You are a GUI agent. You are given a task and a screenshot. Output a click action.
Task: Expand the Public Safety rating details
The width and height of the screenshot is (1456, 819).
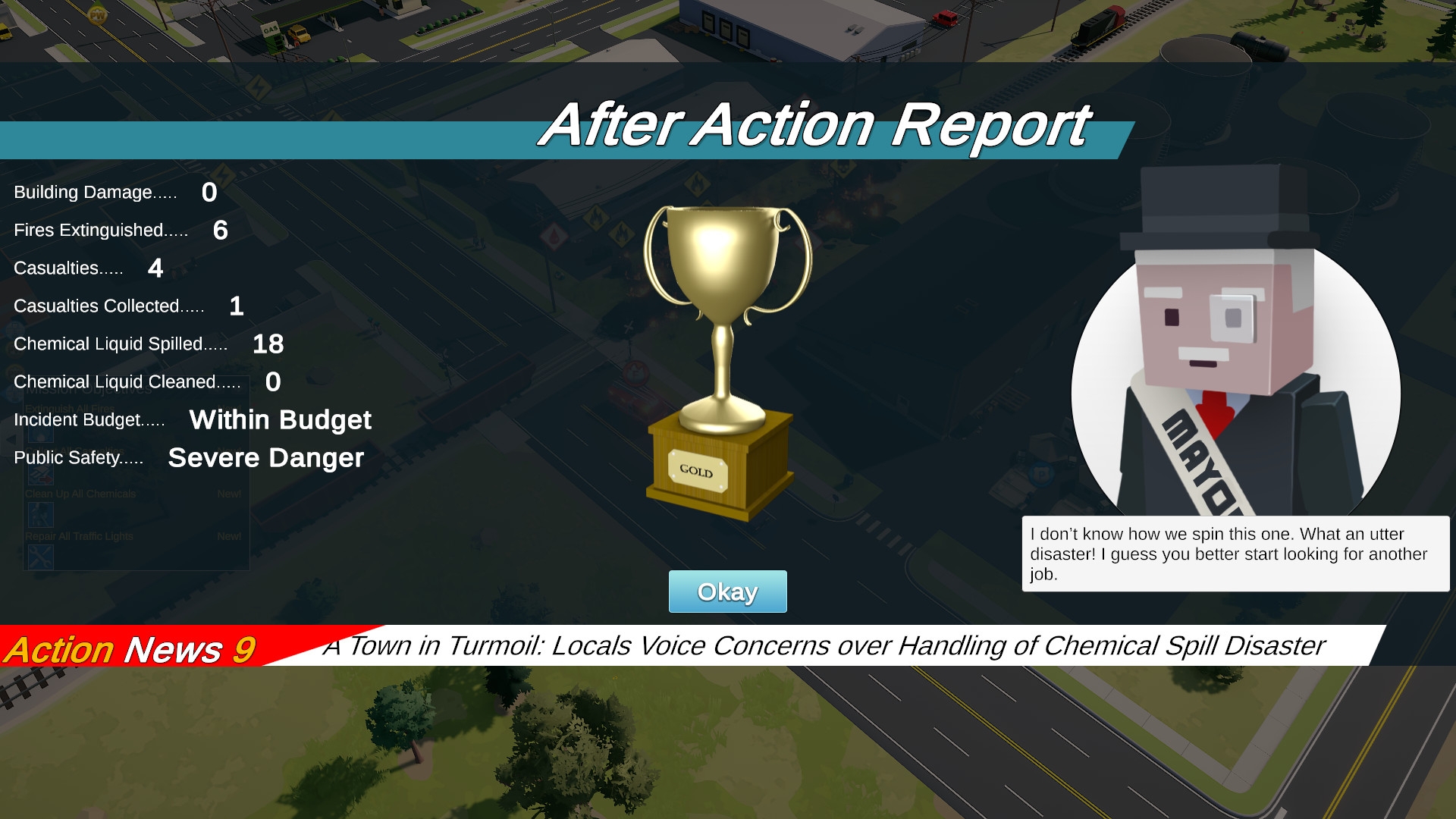(x=265, y=458)
